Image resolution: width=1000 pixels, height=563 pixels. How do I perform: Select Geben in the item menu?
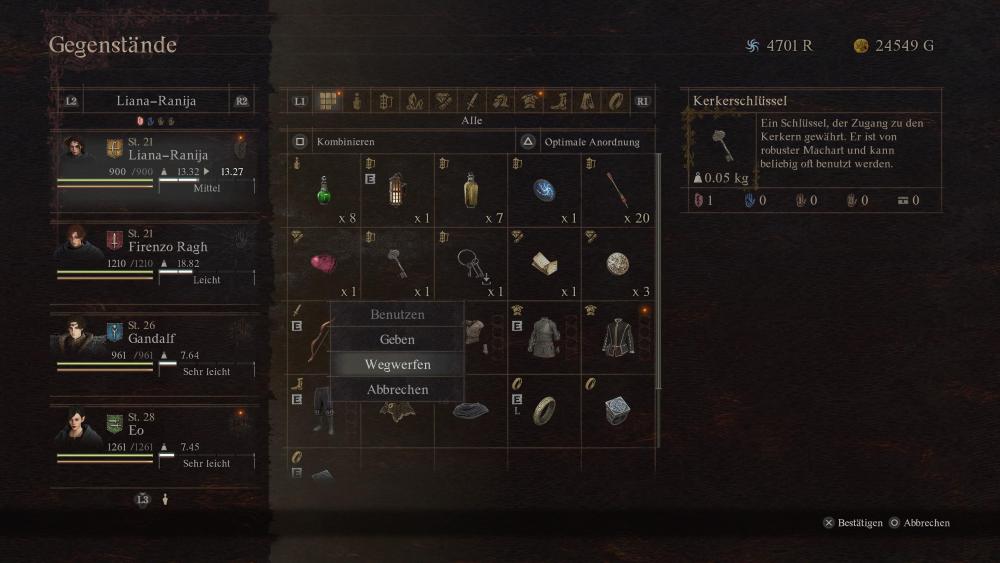pos(397,340)
